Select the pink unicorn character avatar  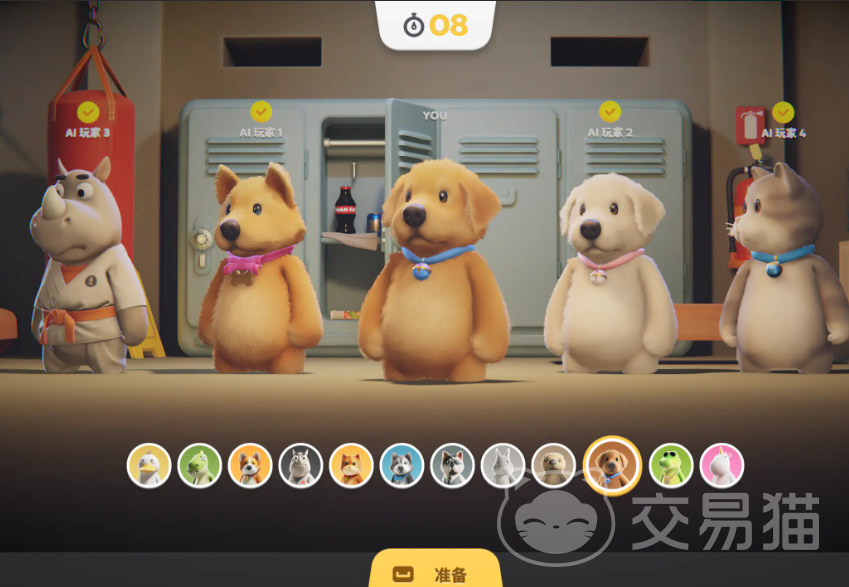point(722,465)
